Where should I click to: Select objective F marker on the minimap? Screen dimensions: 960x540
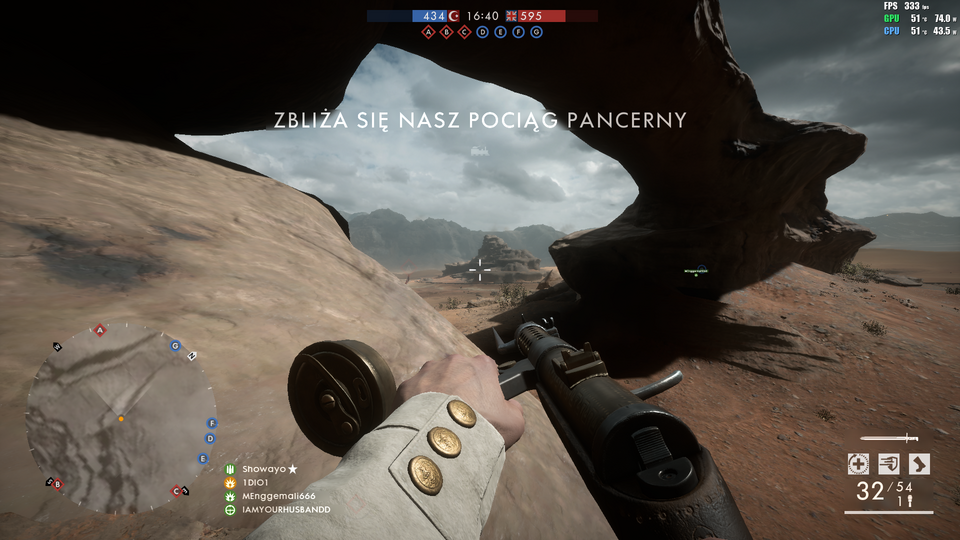[x=212, y=423]
